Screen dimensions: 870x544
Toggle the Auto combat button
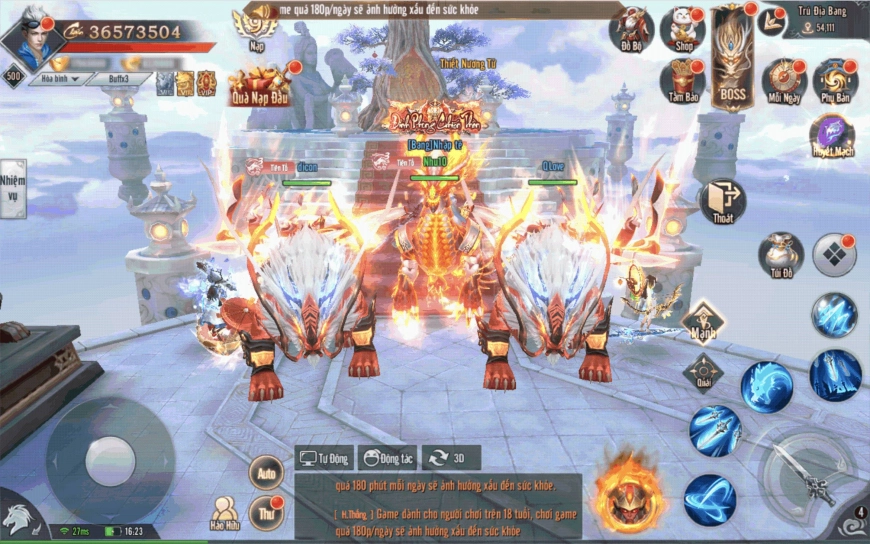(x=265, y=471)
